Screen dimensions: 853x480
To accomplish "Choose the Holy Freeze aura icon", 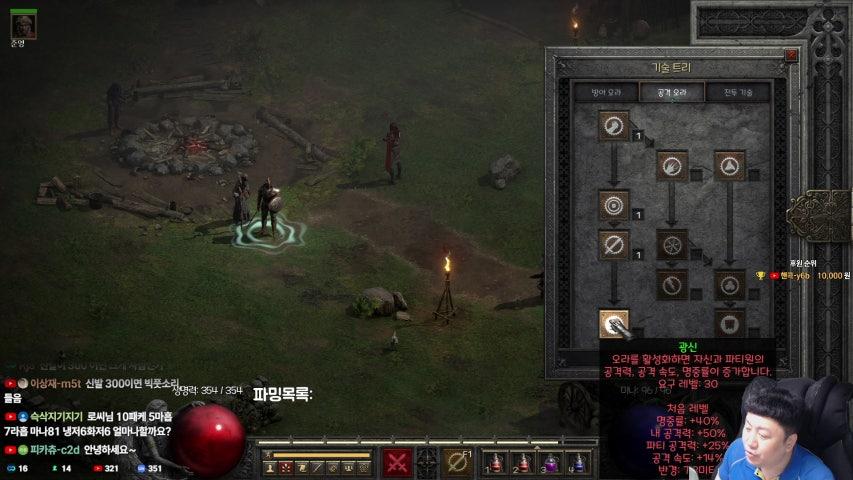I will pyautogui.click(x=672, y=244).
